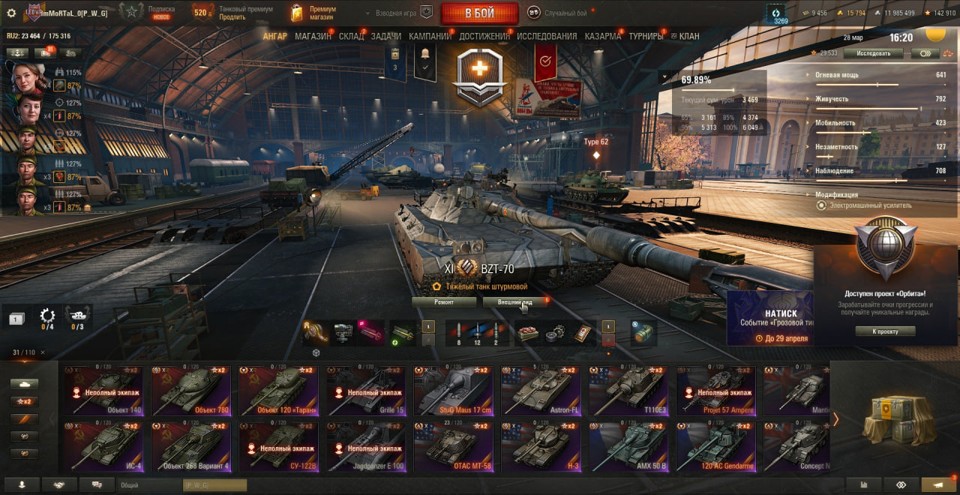
Task: Click the К проекту button
Action: [884, 331]
